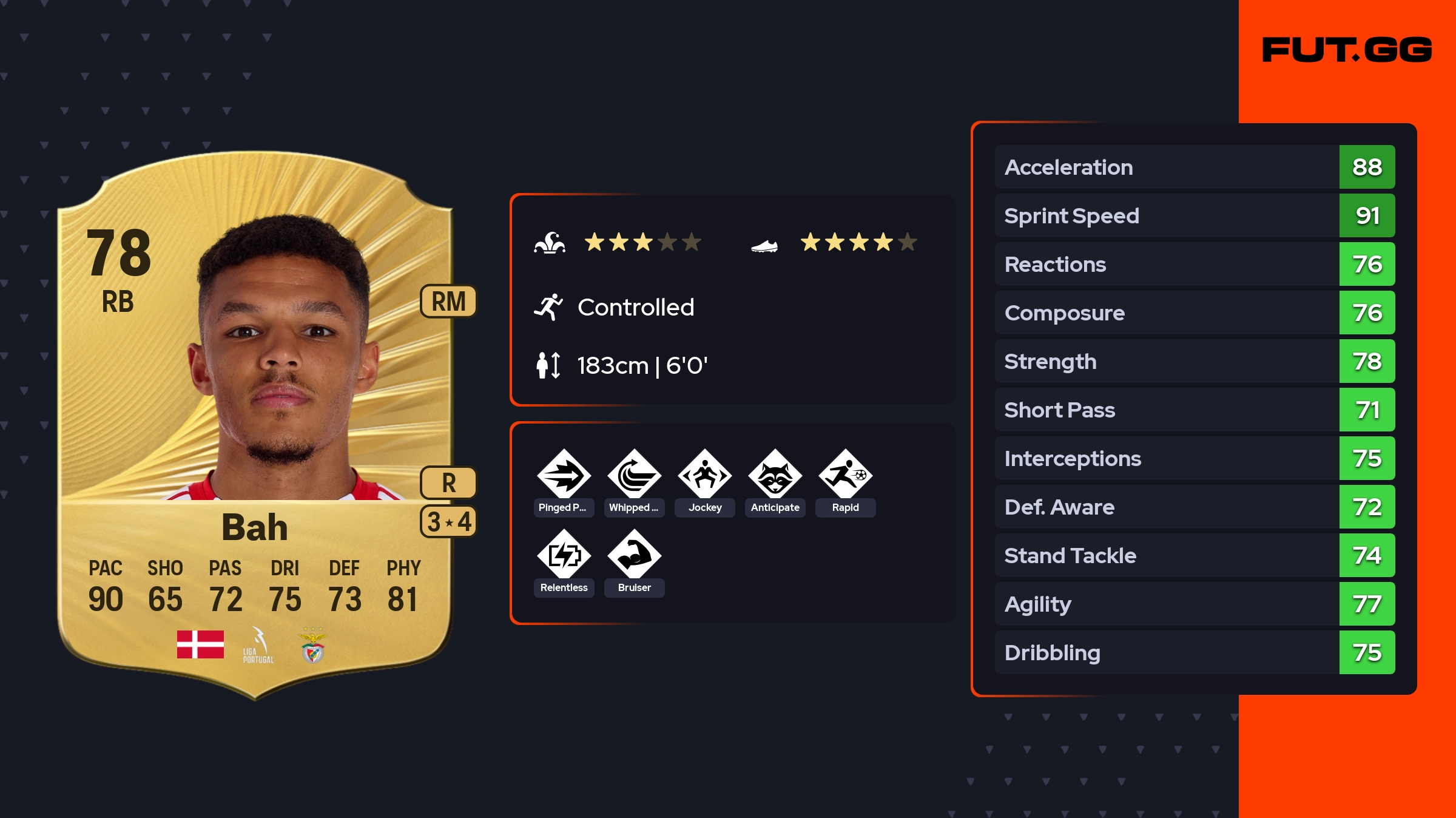1456x818 pixels.
Task: Select the Bah gold player card
Action: point(255,425)
